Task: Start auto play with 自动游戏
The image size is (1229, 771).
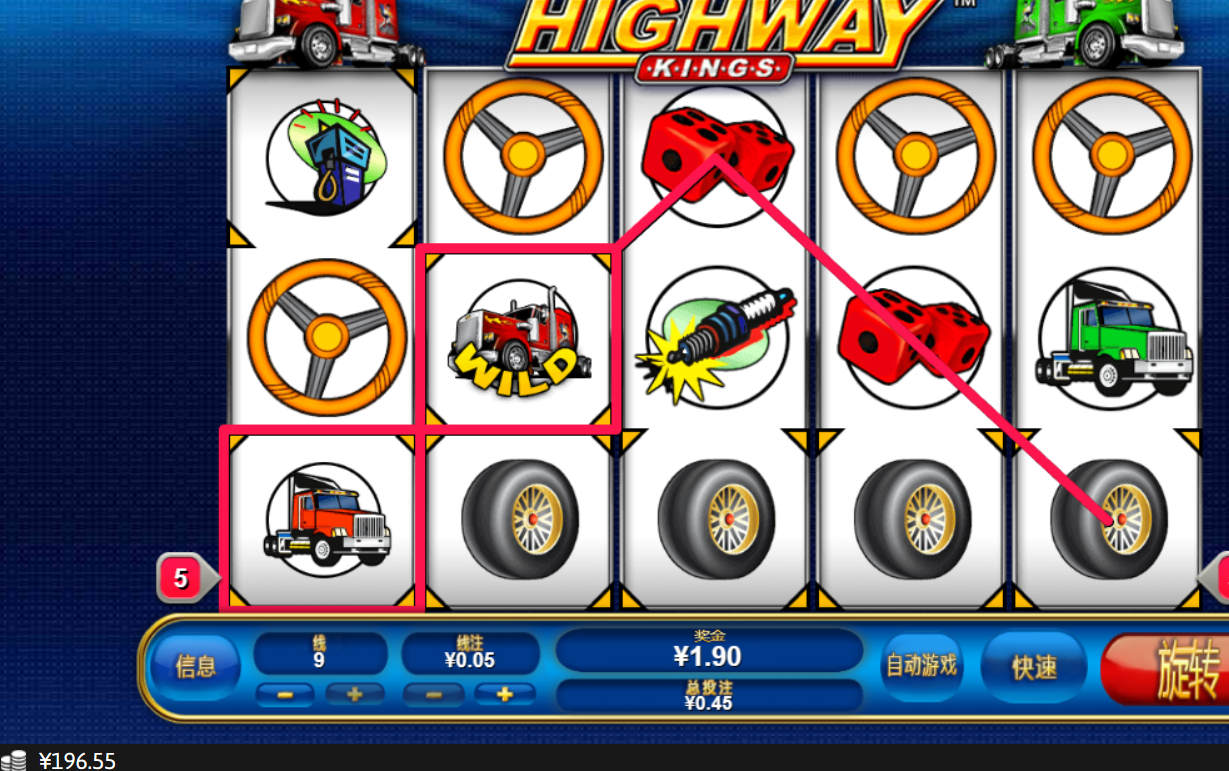Action: 921,665
